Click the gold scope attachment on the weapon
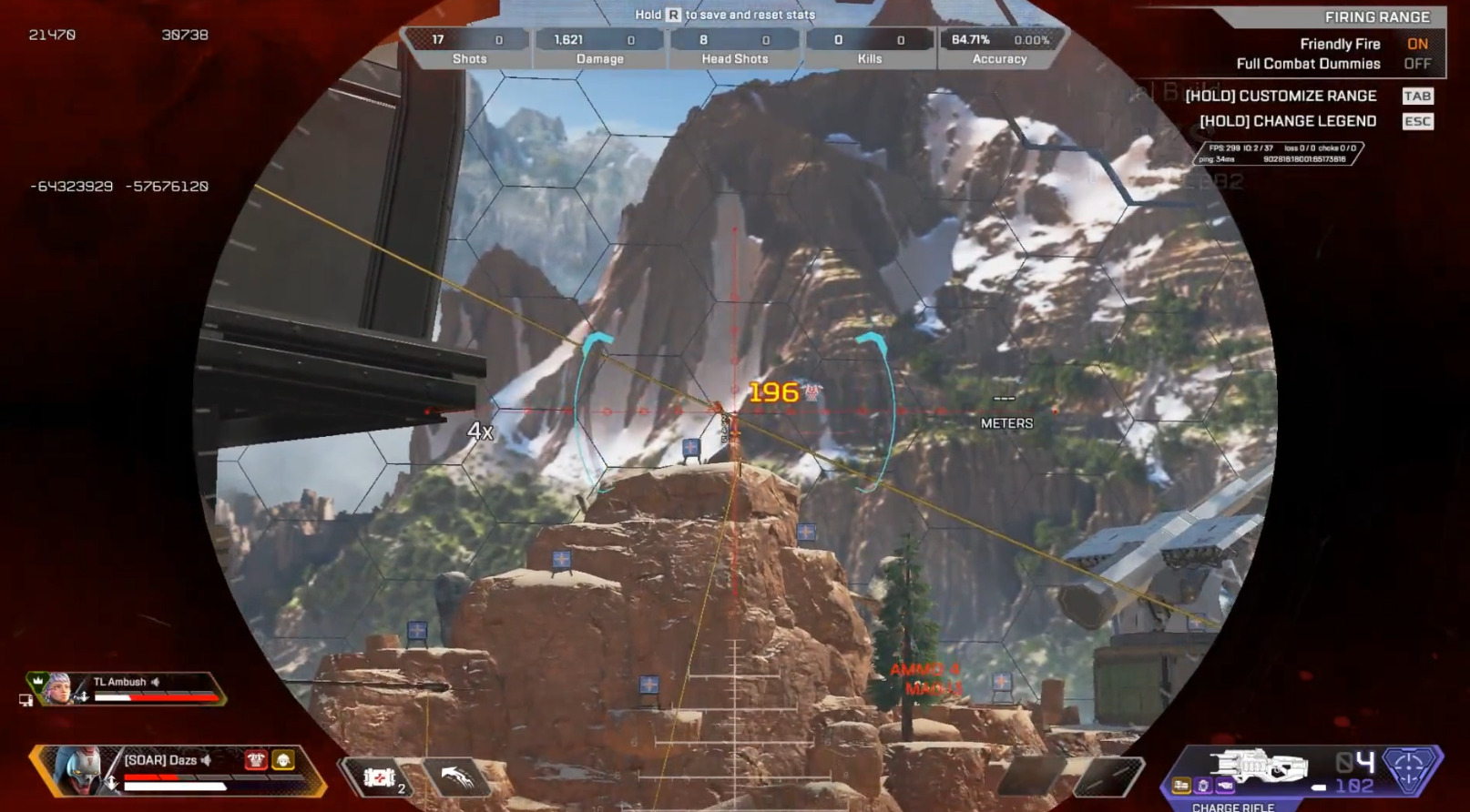1470x812 pixels. (x=1181, y=785)
